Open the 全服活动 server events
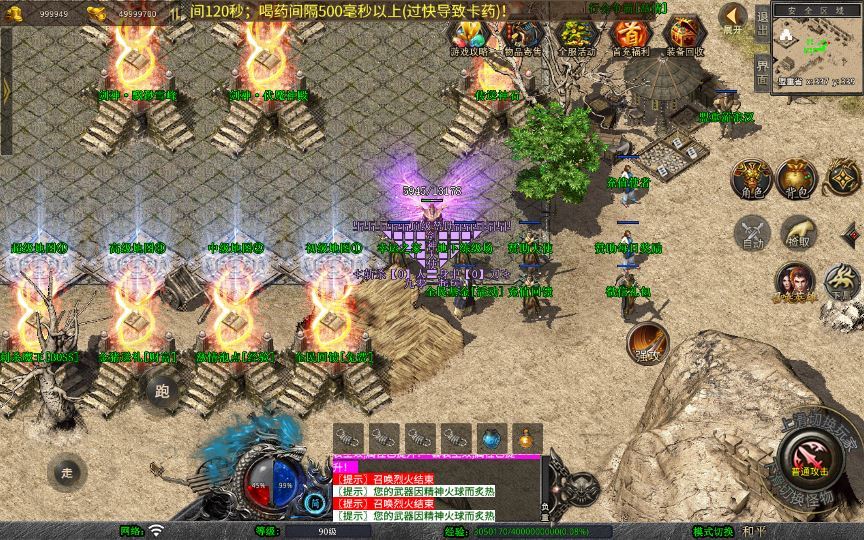Screen dimensions: 864x540 click(576, 36)
